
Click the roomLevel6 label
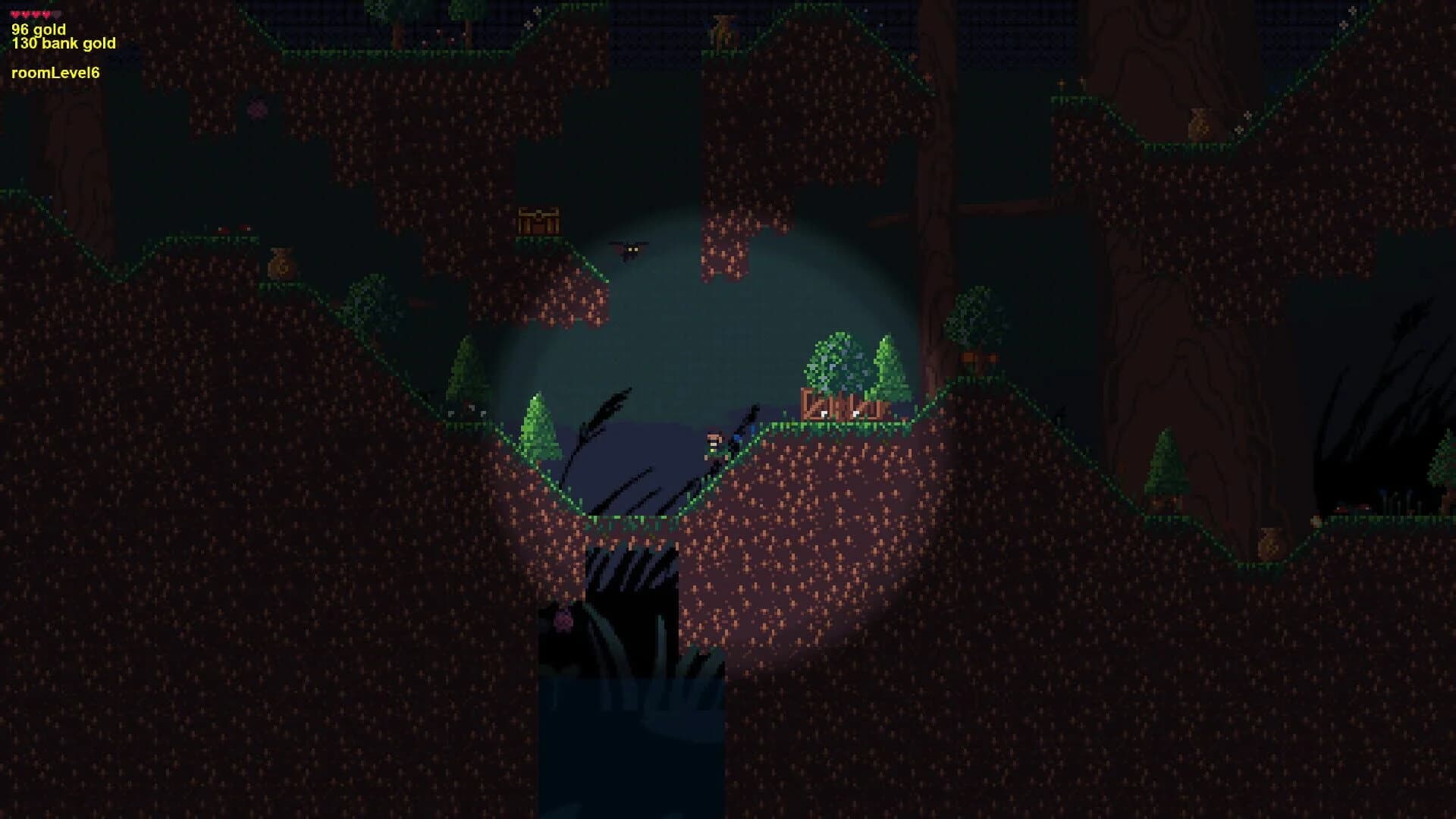57,74
